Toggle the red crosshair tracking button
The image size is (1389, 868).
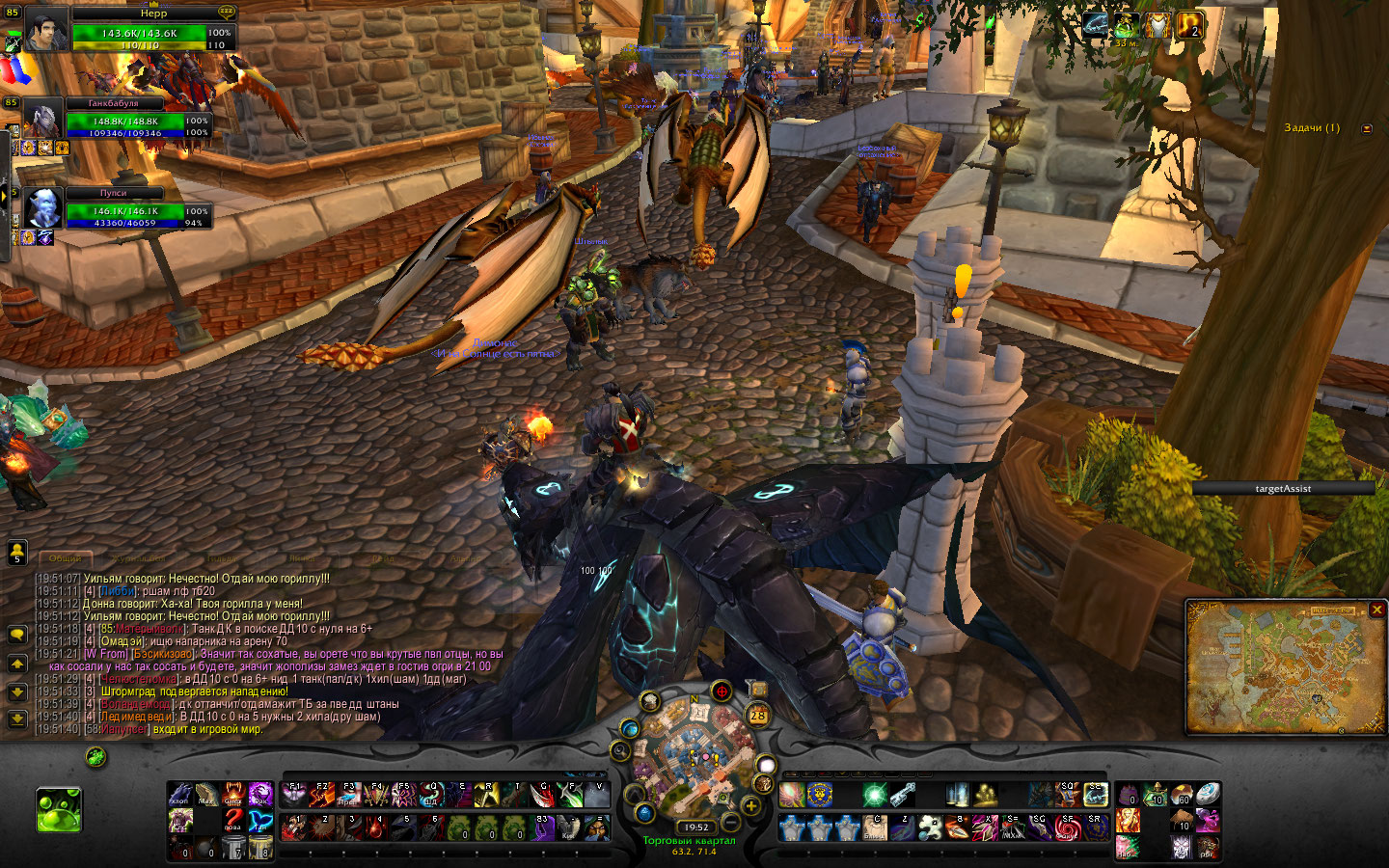pyautogui.click(x=722, y=692)
